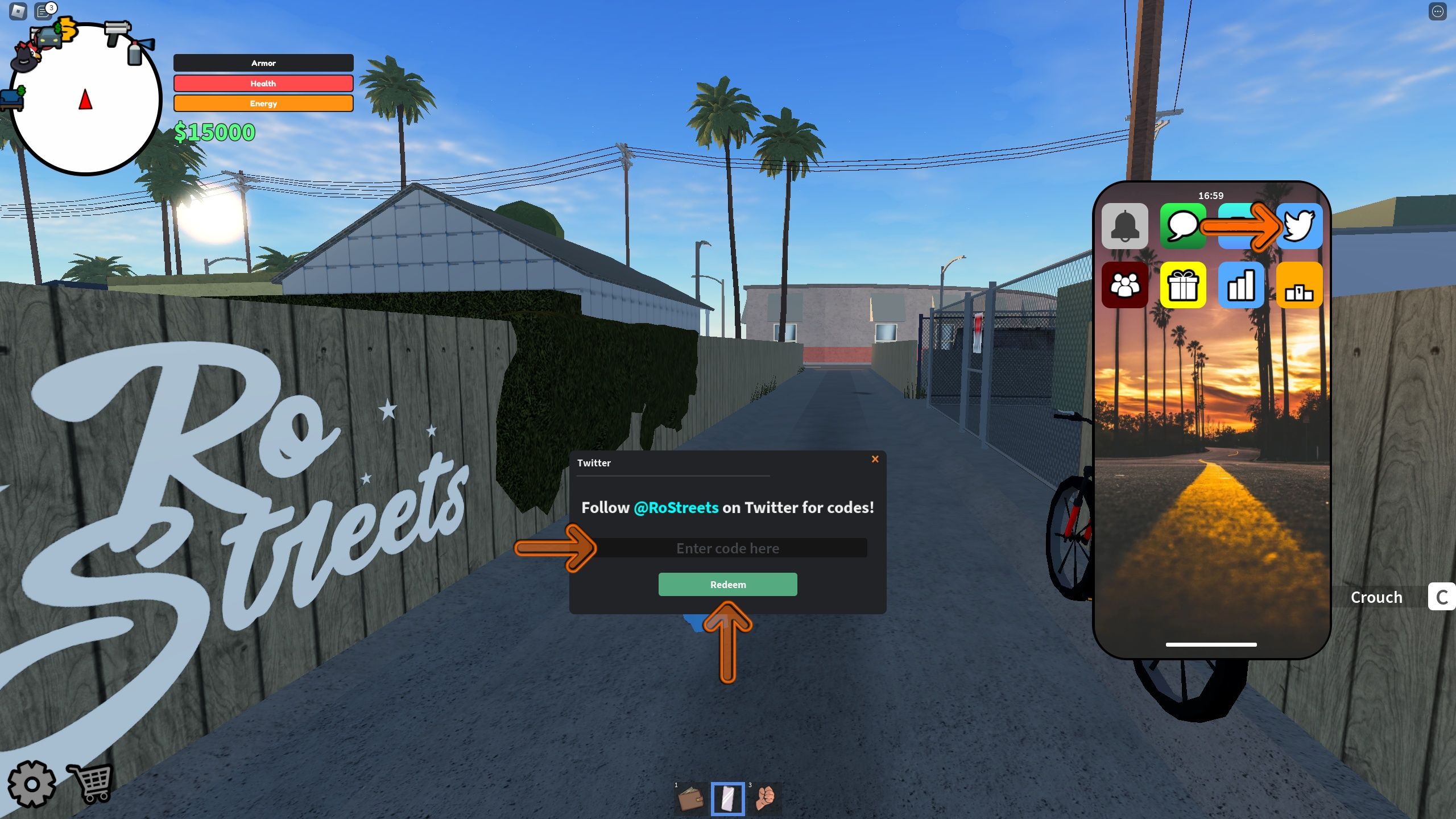Viewport: 1456px width, 819px height.
Task: Open the red group members app
Action: tap(1126, 285)
